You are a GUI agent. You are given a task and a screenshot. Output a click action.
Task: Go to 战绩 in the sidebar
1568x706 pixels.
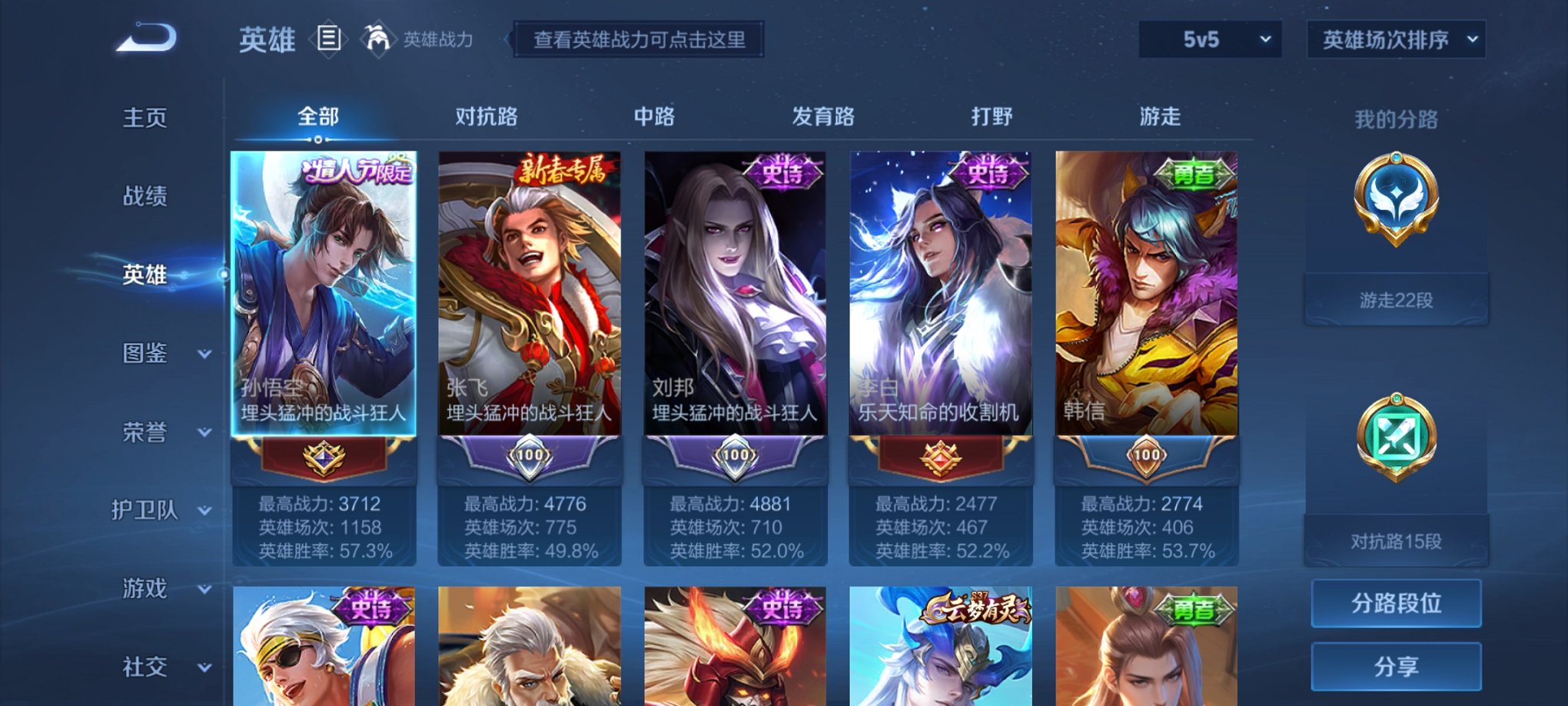146,196
